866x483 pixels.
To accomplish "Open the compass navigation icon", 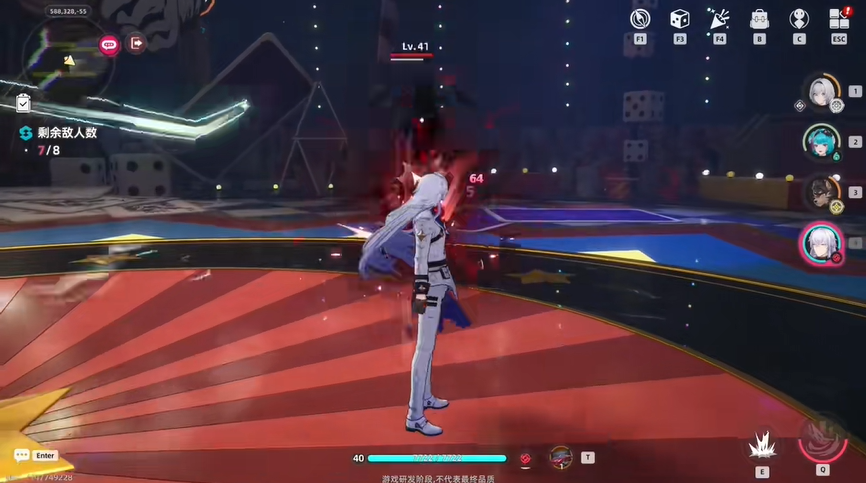I will pos(640,19).
